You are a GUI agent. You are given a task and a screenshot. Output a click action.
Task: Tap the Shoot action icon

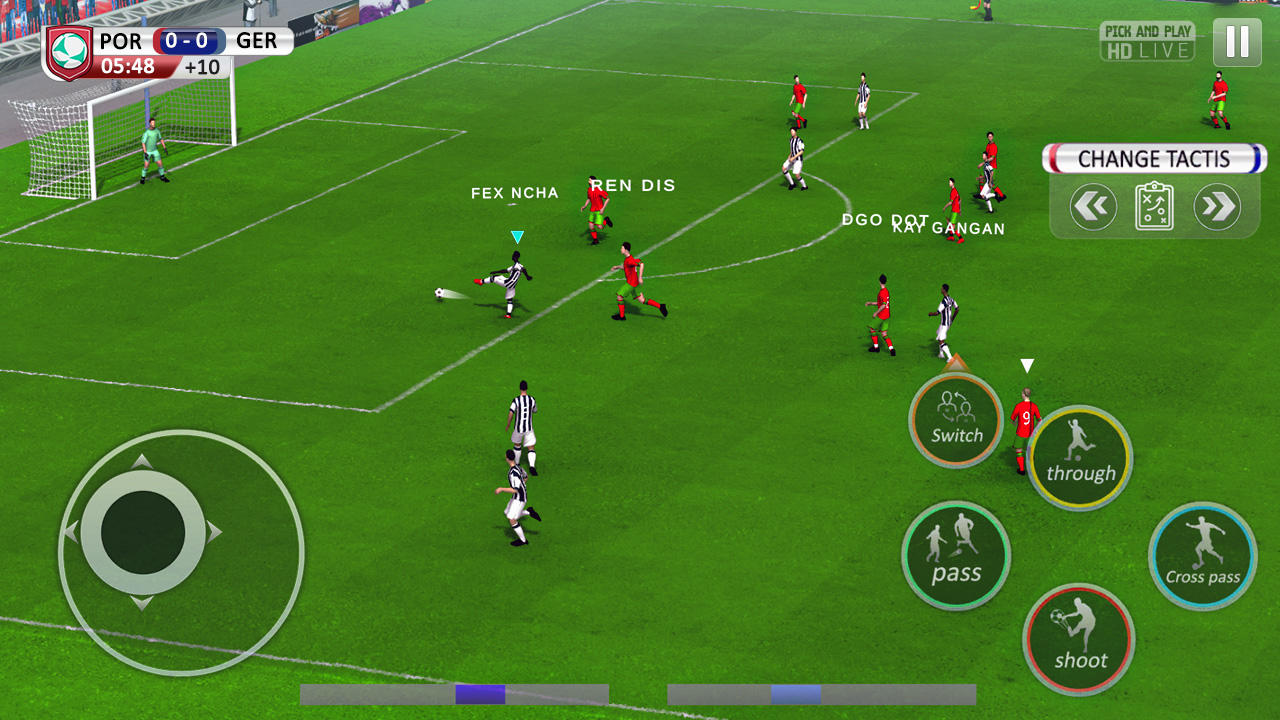click(1078, 638)
